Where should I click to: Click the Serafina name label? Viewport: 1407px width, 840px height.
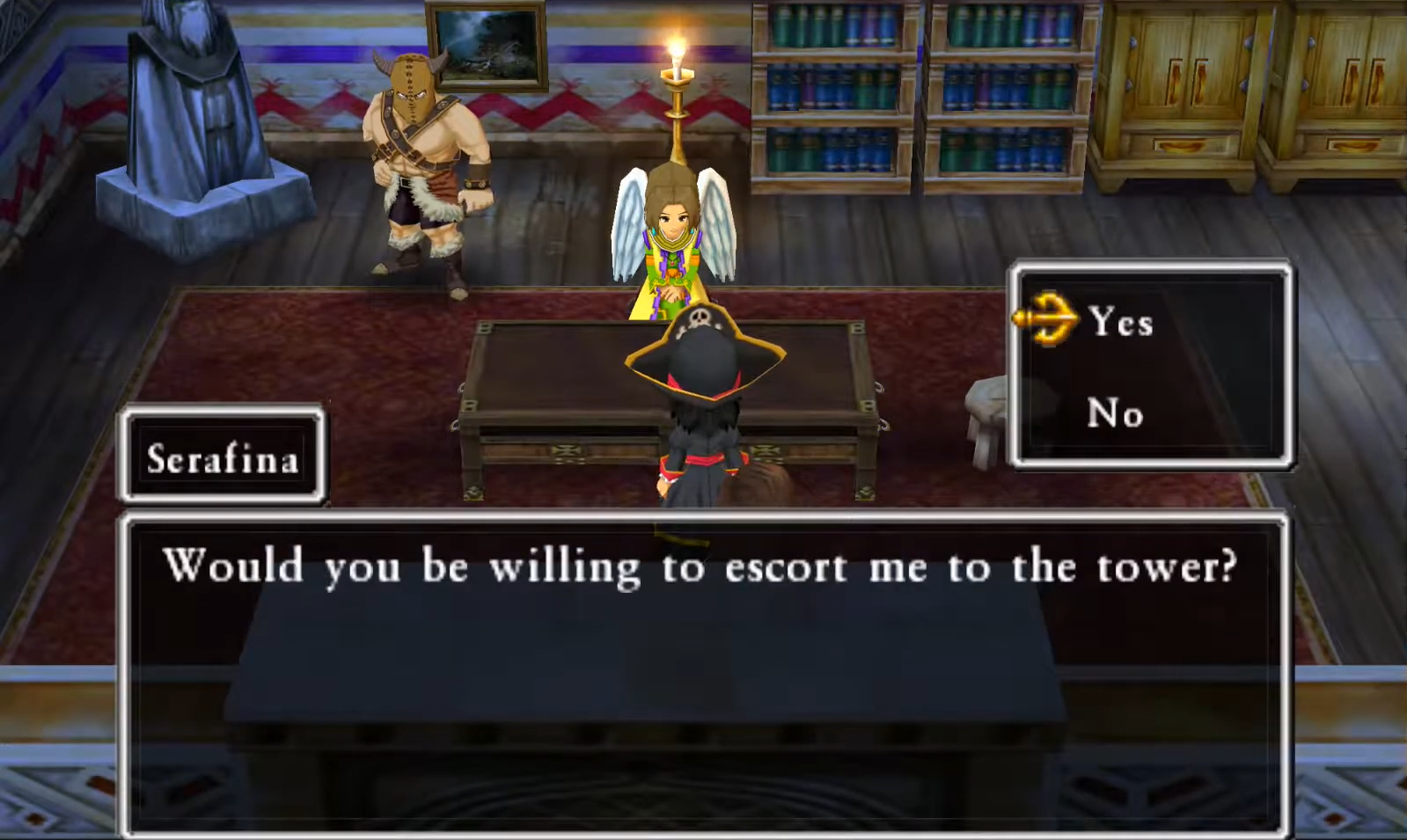coord(221,458)
